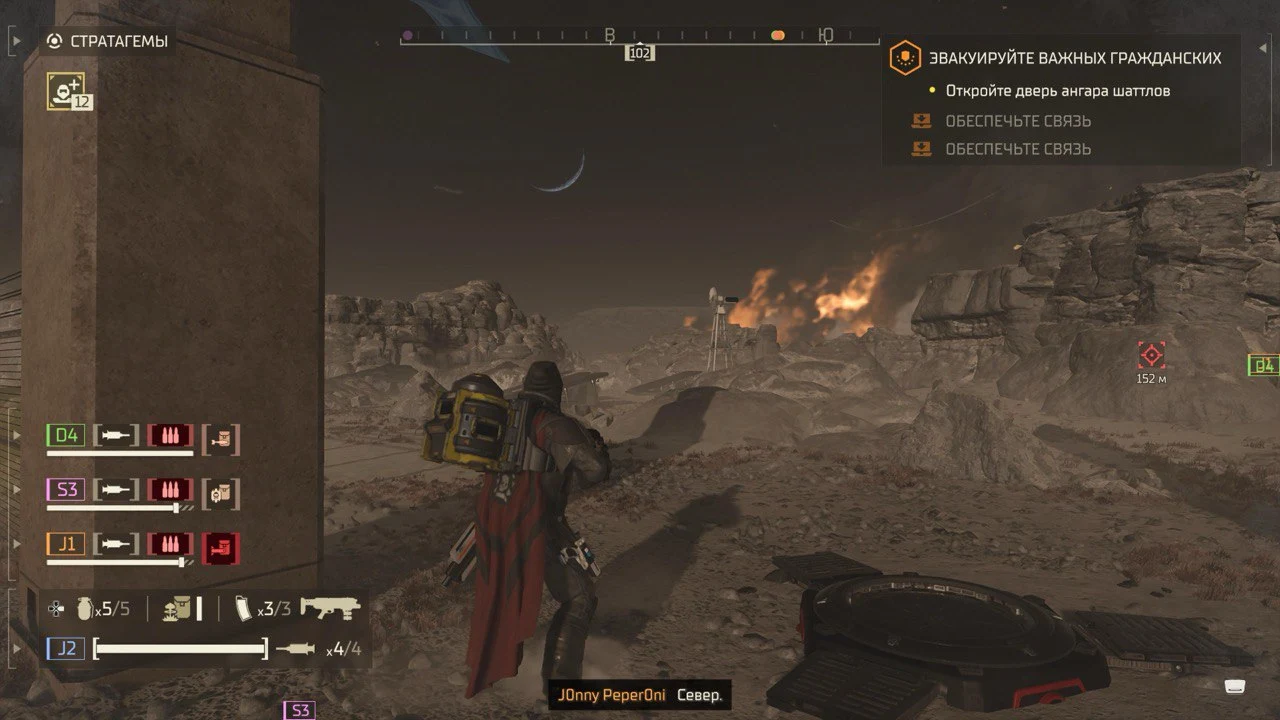Select the reinforce stratagem icon showing 12
Image resolution: width=1280 pixels, height=720 pixels.
[x=66, y=91]
